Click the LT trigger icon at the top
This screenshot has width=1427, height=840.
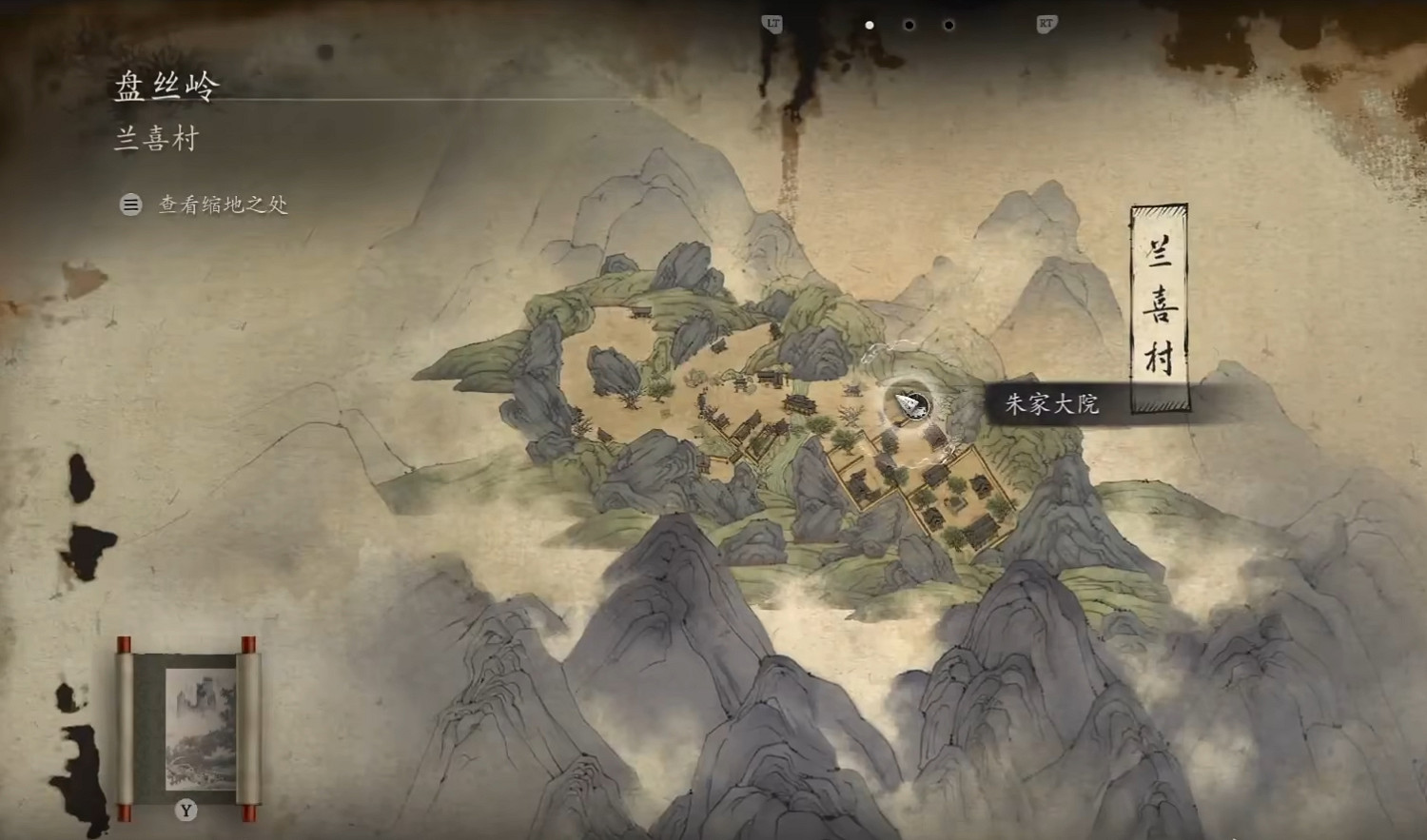pyautogui.click(x=772, y=26)
